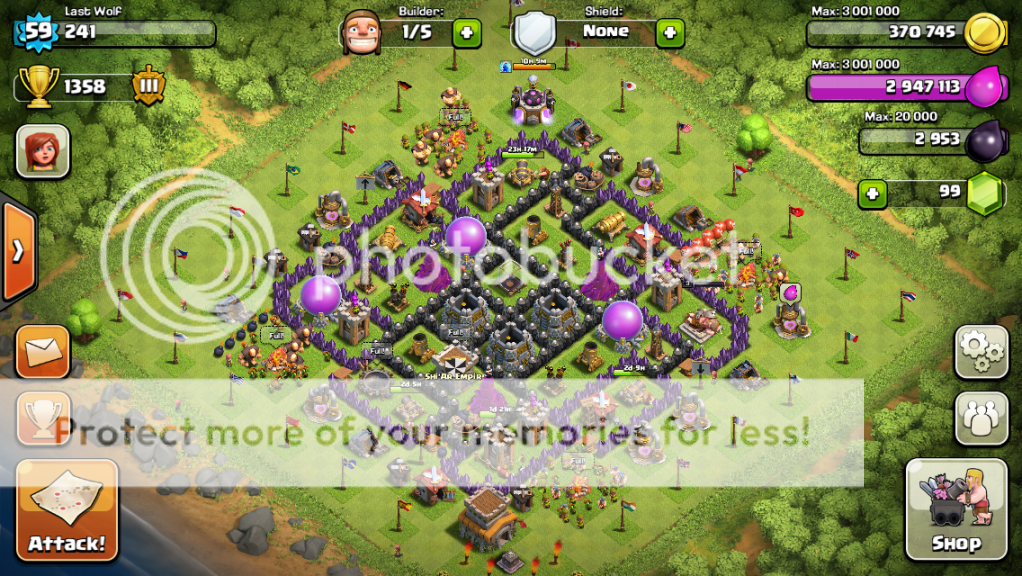Image resolution: width=1022 pixels, height=576 pixels.
Task: Tap the shield icon at top
Action: pos(535,33)
